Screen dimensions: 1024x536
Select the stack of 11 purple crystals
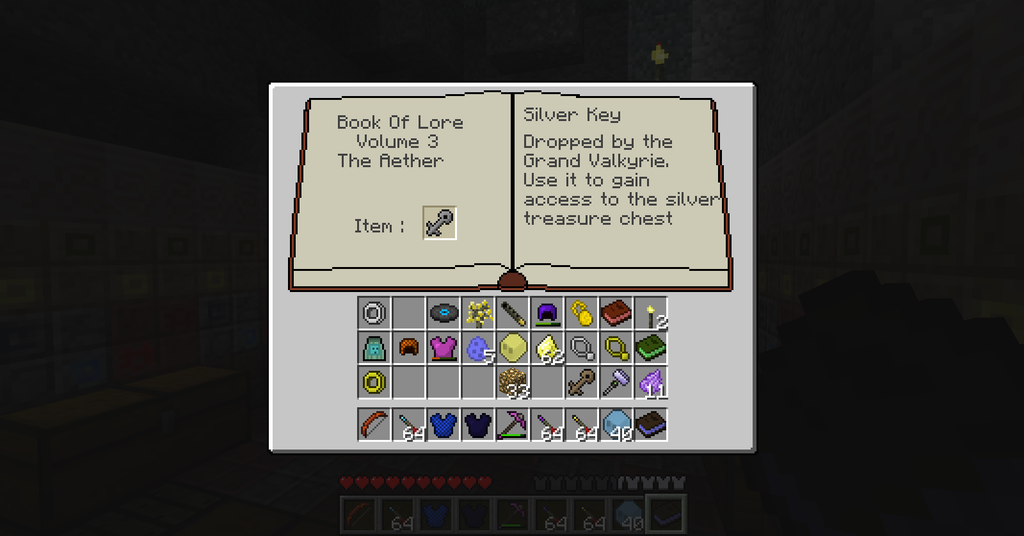point(651,381)
